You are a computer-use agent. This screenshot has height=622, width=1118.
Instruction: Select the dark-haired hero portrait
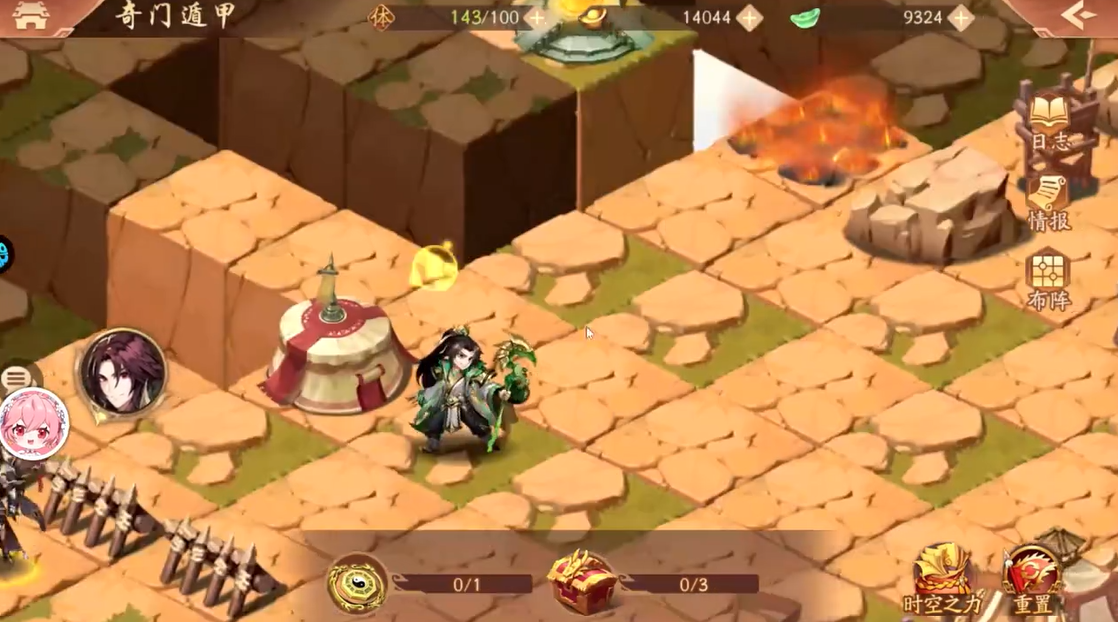tap(123, 372)
